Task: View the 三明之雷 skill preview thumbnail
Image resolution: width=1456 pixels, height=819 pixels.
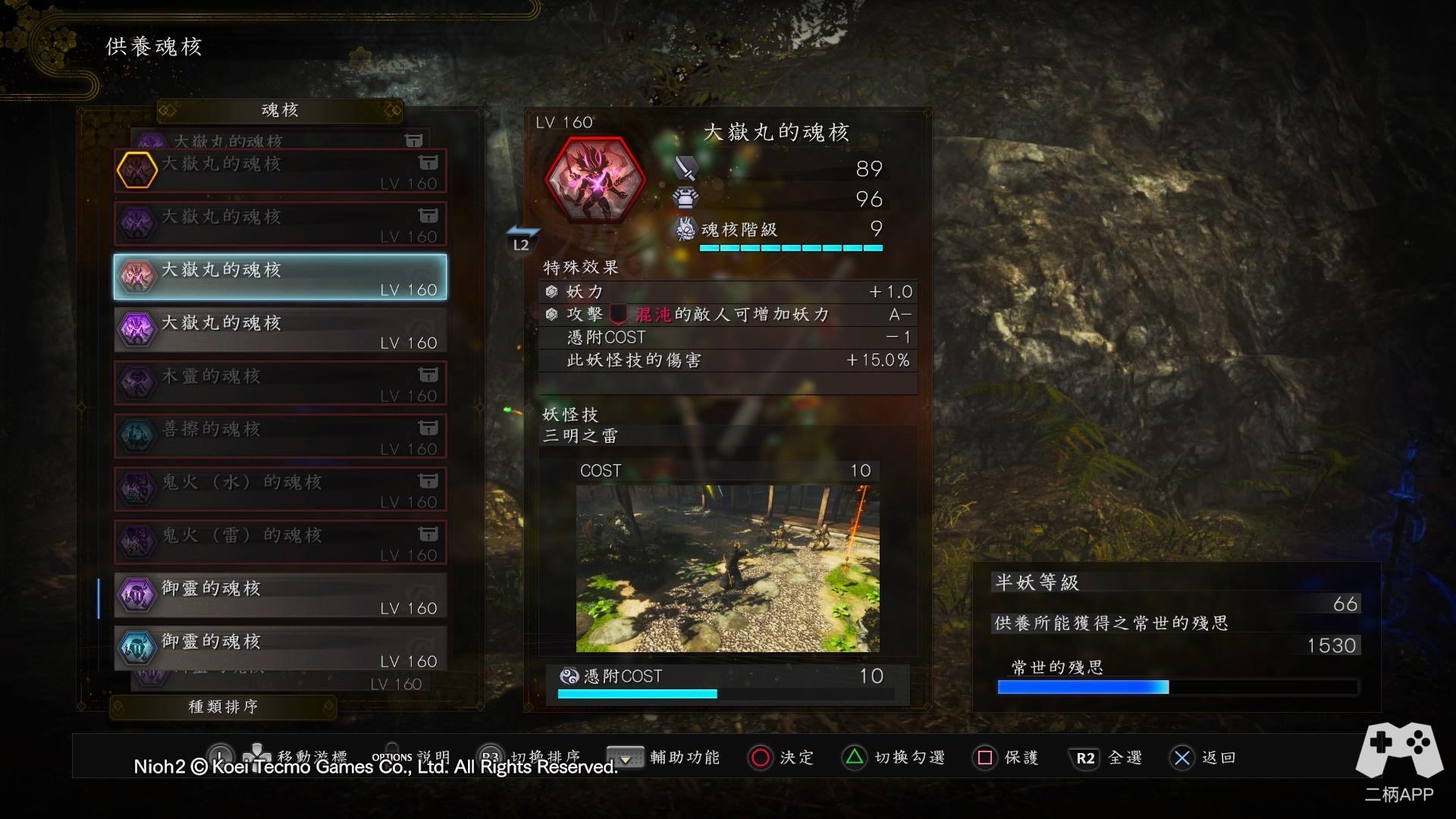Action: point(727,569)
